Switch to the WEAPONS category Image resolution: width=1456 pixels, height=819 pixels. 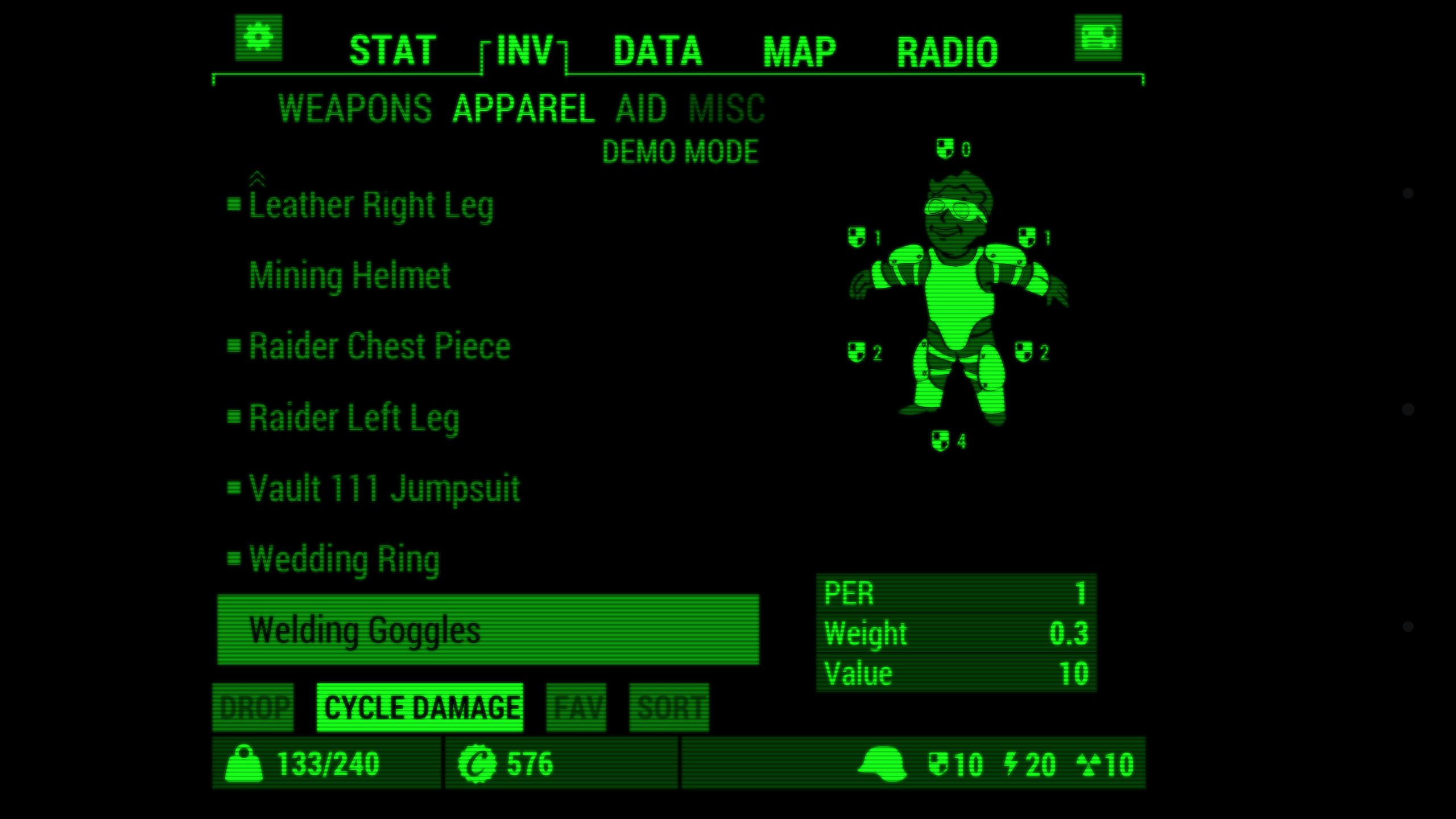[x=354, y=109]
